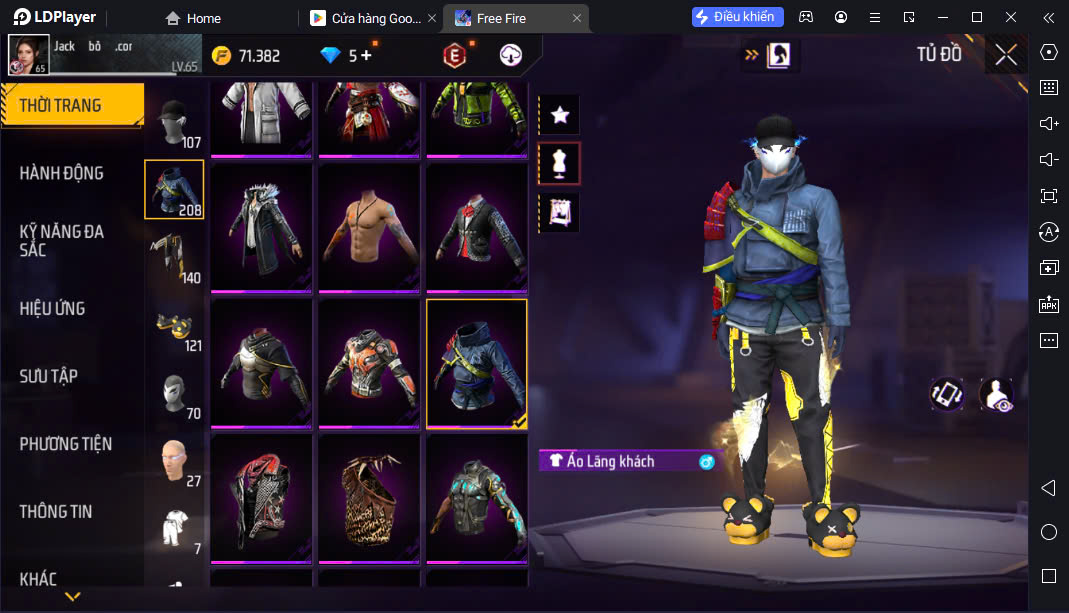The width and height of the screenshot is (1069, 613).
Task: Switch to the HÀNH ĐỘNG tab
Action: tap(62, 173)
